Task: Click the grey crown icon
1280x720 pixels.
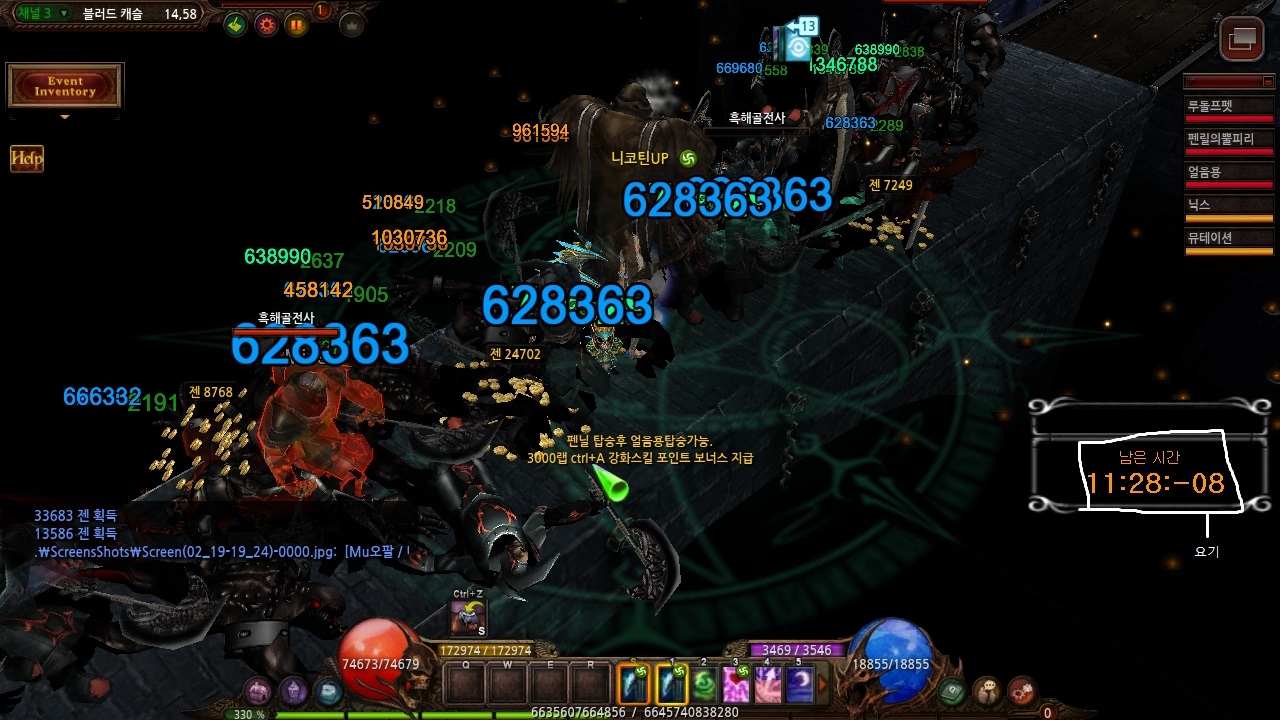Action: click(x=351, y=25)
